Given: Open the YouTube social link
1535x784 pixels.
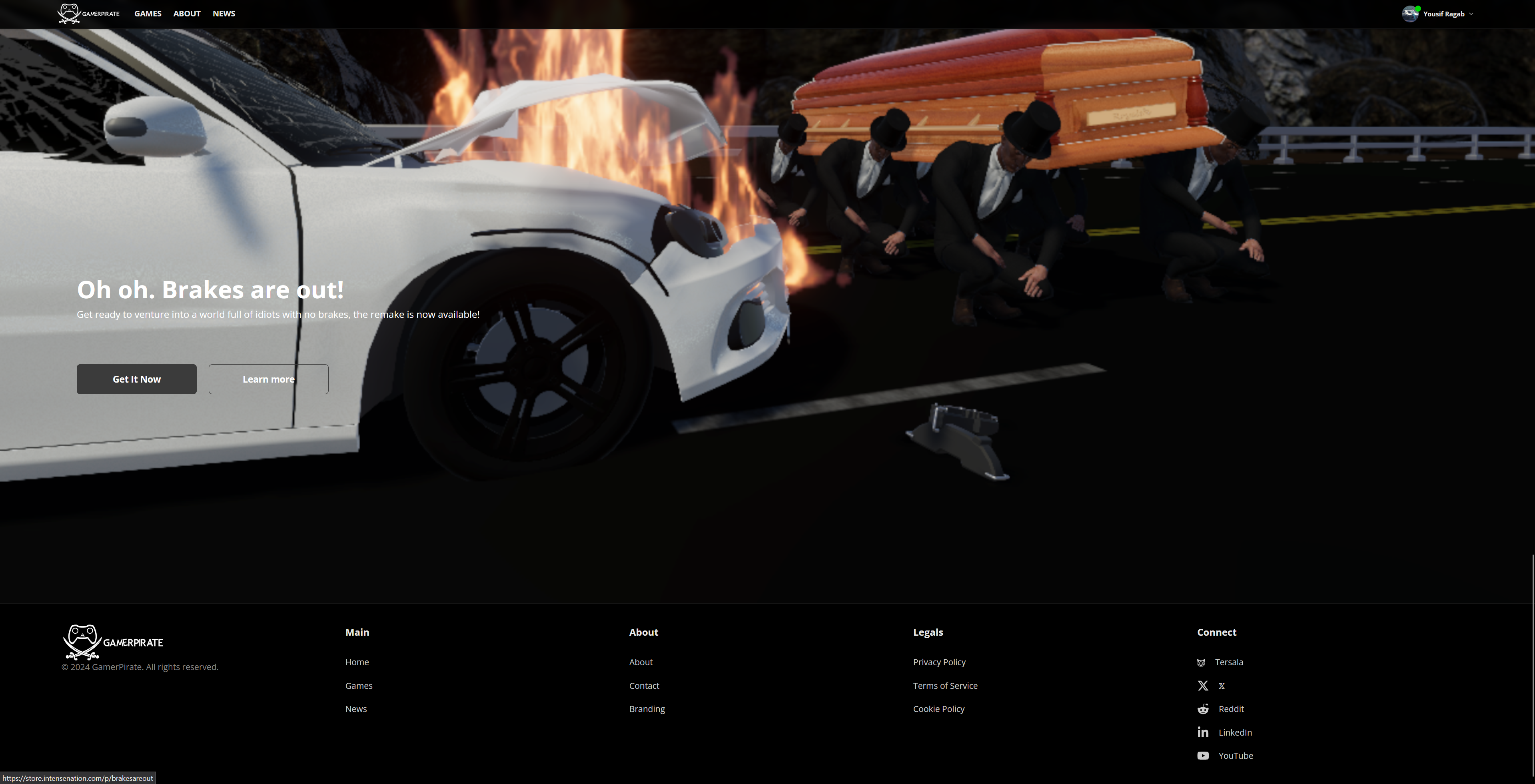Looking at the screenshot, I should [x=1236, y=755].
